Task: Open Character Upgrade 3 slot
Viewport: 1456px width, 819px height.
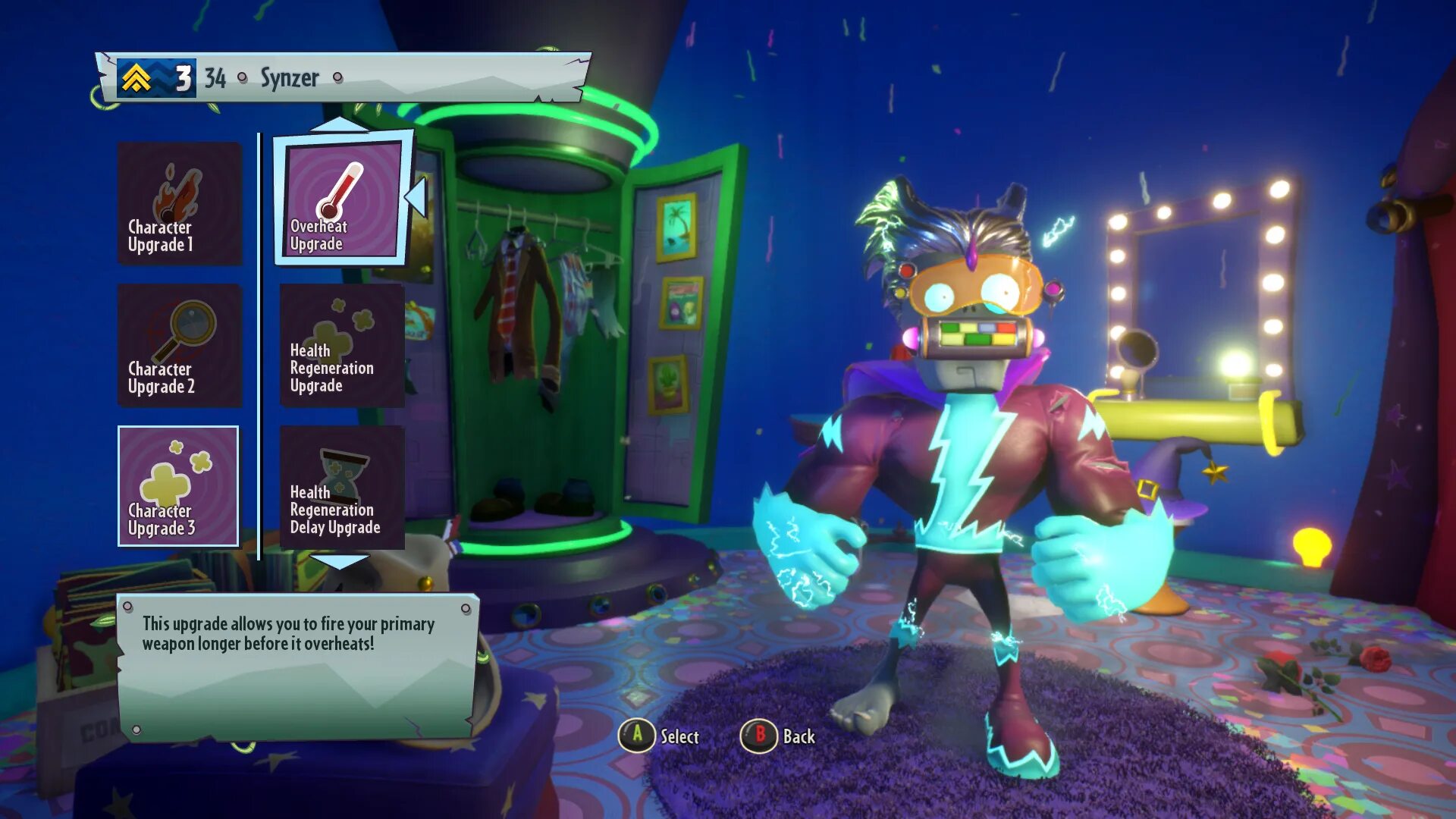Action: pos(179,486)
